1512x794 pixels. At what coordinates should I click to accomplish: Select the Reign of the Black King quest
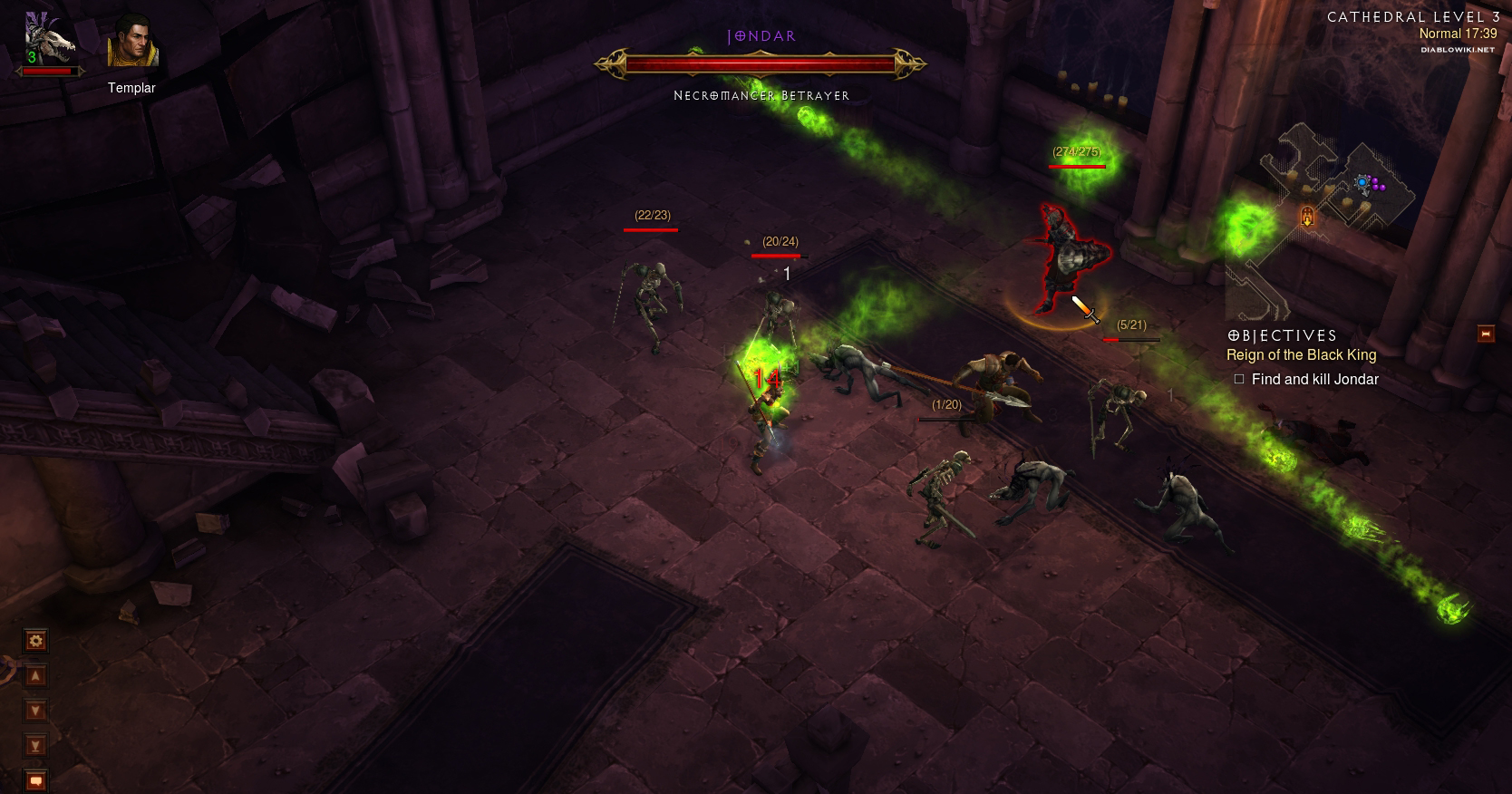point(1301,355)
